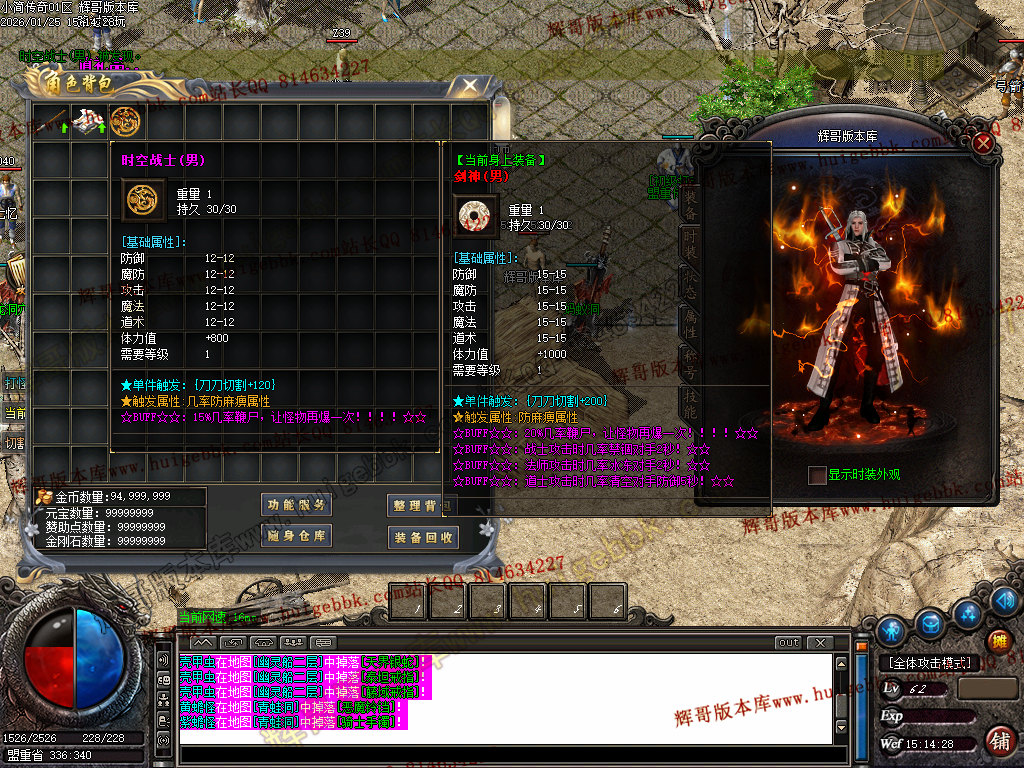Click the chat window's out button

[x=788, y=643]
